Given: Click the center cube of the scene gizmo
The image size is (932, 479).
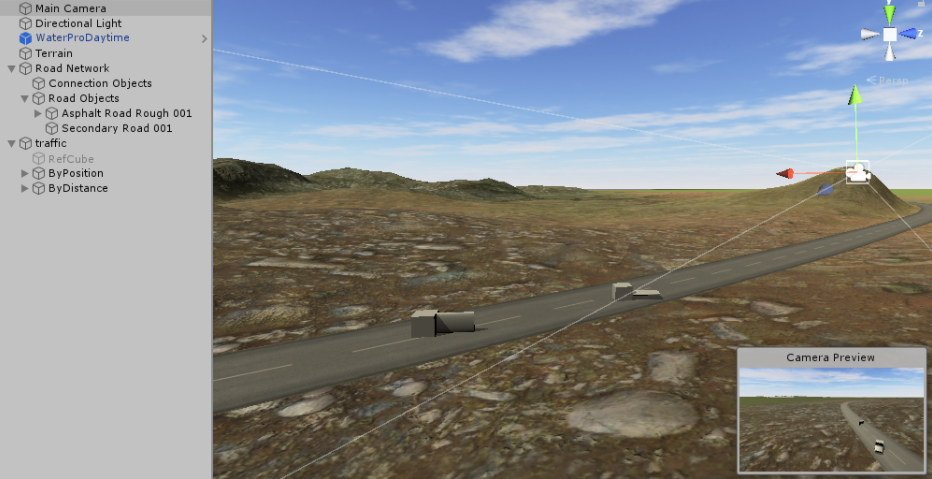Looking at the screenshot, I should (889, 34).
